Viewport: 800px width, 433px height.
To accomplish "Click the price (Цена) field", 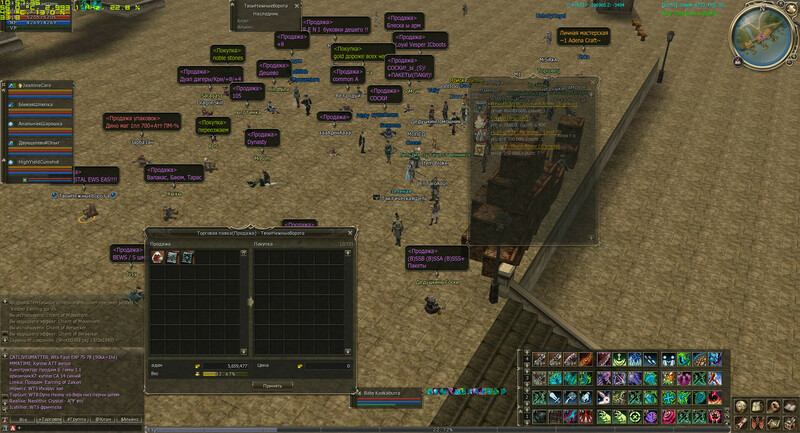I will pos(315,366).
